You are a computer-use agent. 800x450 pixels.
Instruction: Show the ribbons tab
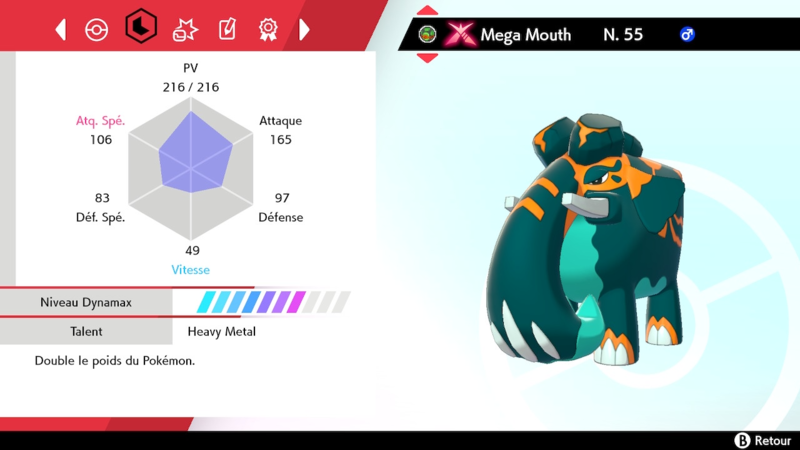coord(268,29)
